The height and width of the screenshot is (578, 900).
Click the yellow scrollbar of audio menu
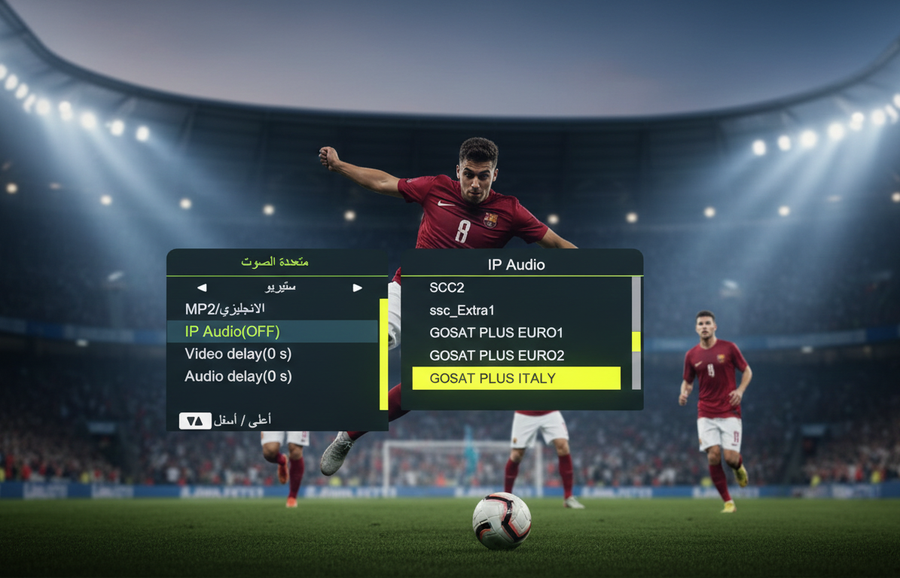coord(383,353)
